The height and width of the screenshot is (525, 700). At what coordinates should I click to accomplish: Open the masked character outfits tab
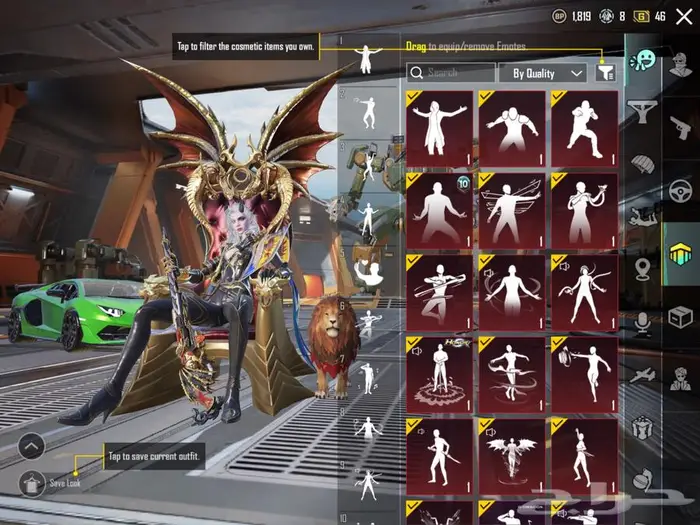tap(680, 378)
